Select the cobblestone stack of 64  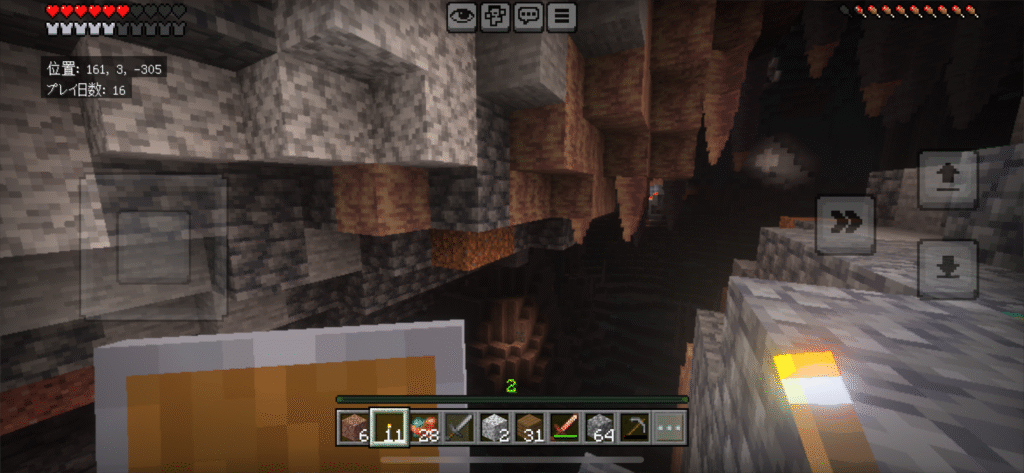pos(599,427)
